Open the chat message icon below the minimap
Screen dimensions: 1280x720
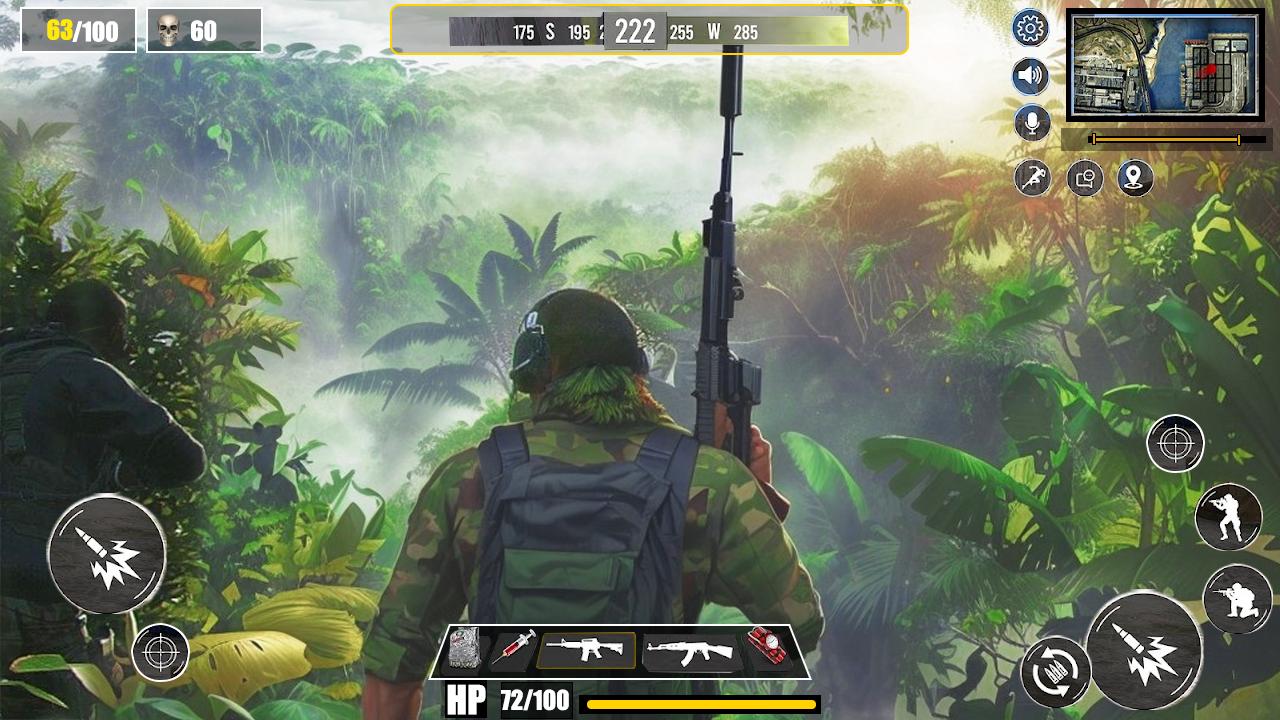(1085, 178)
